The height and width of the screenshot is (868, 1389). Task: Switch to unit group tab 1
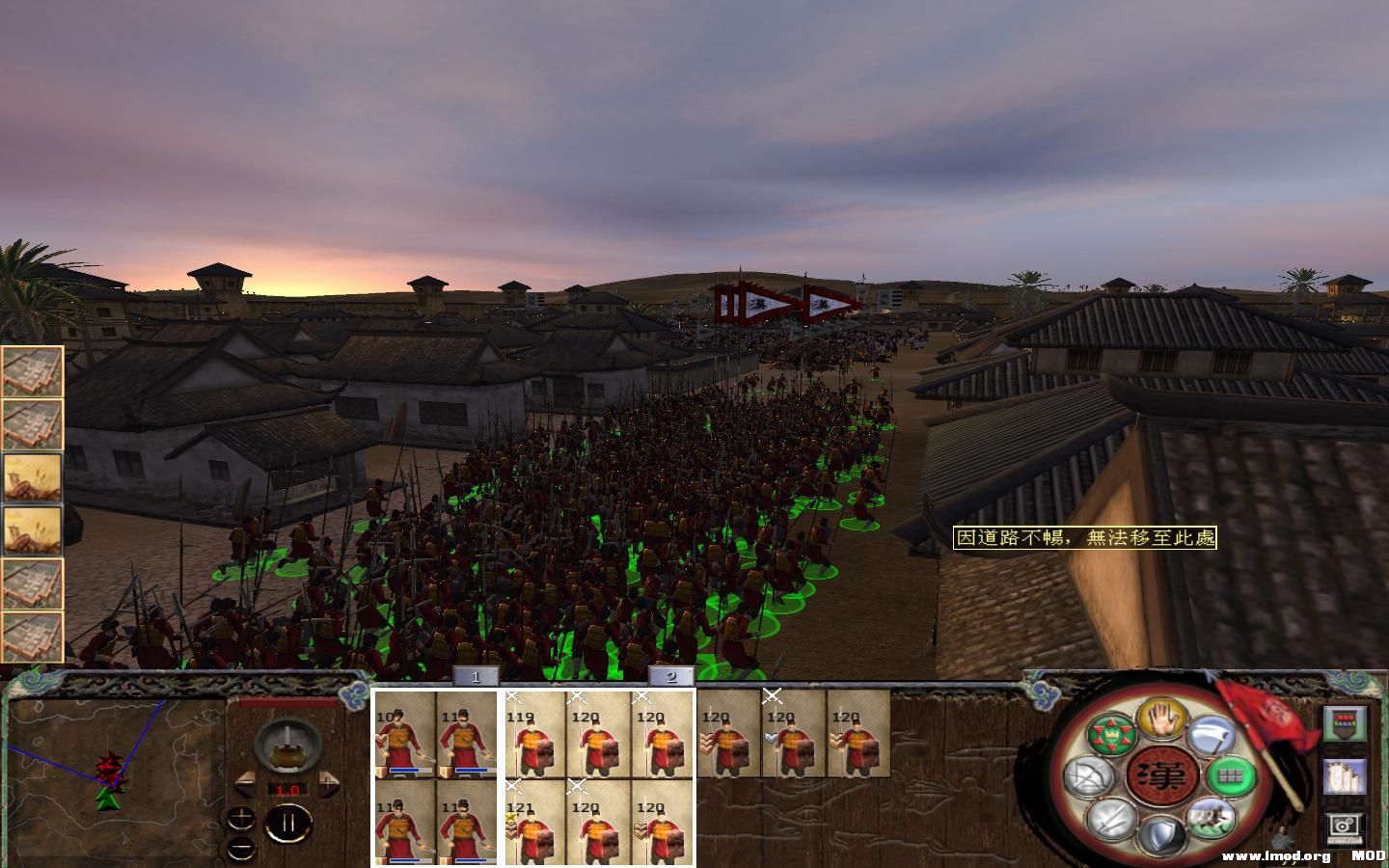pyautogui.click(x=475, y=677)
